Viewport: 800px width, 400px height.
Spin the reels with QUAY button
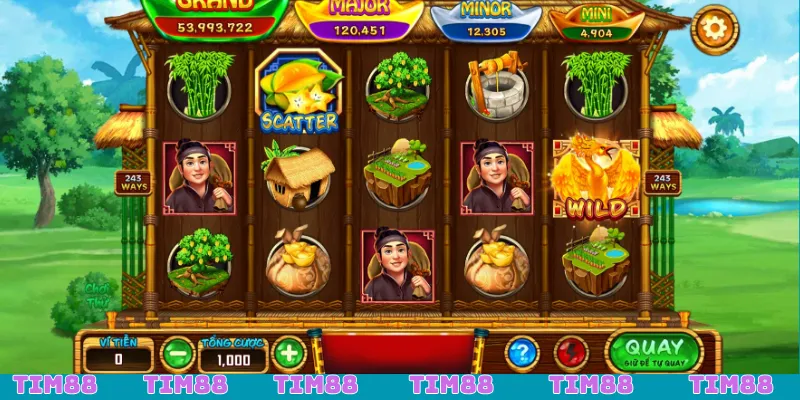[653, 351]
